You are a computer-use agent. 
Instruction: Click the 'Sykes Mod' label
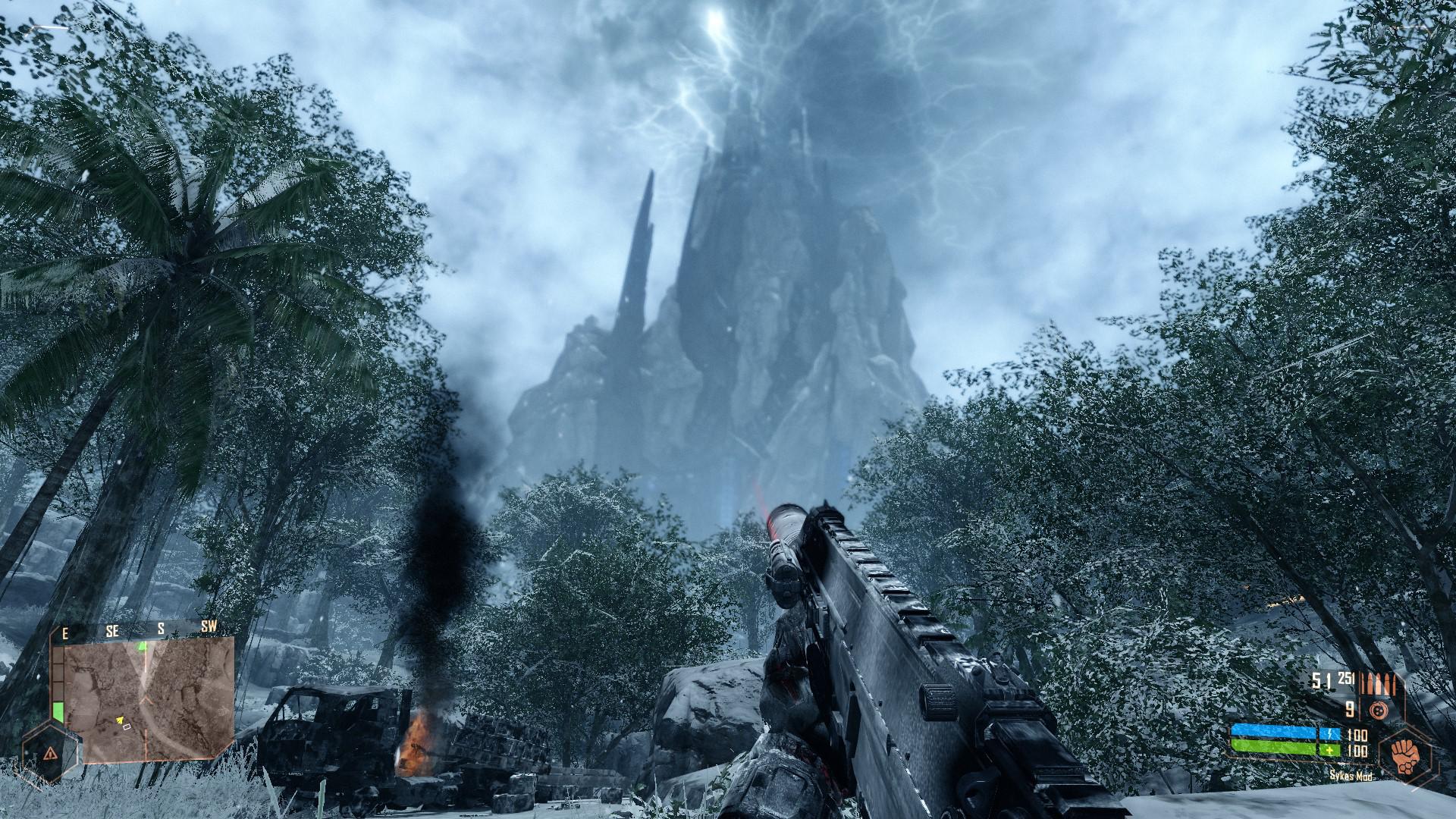[1351, 777]
